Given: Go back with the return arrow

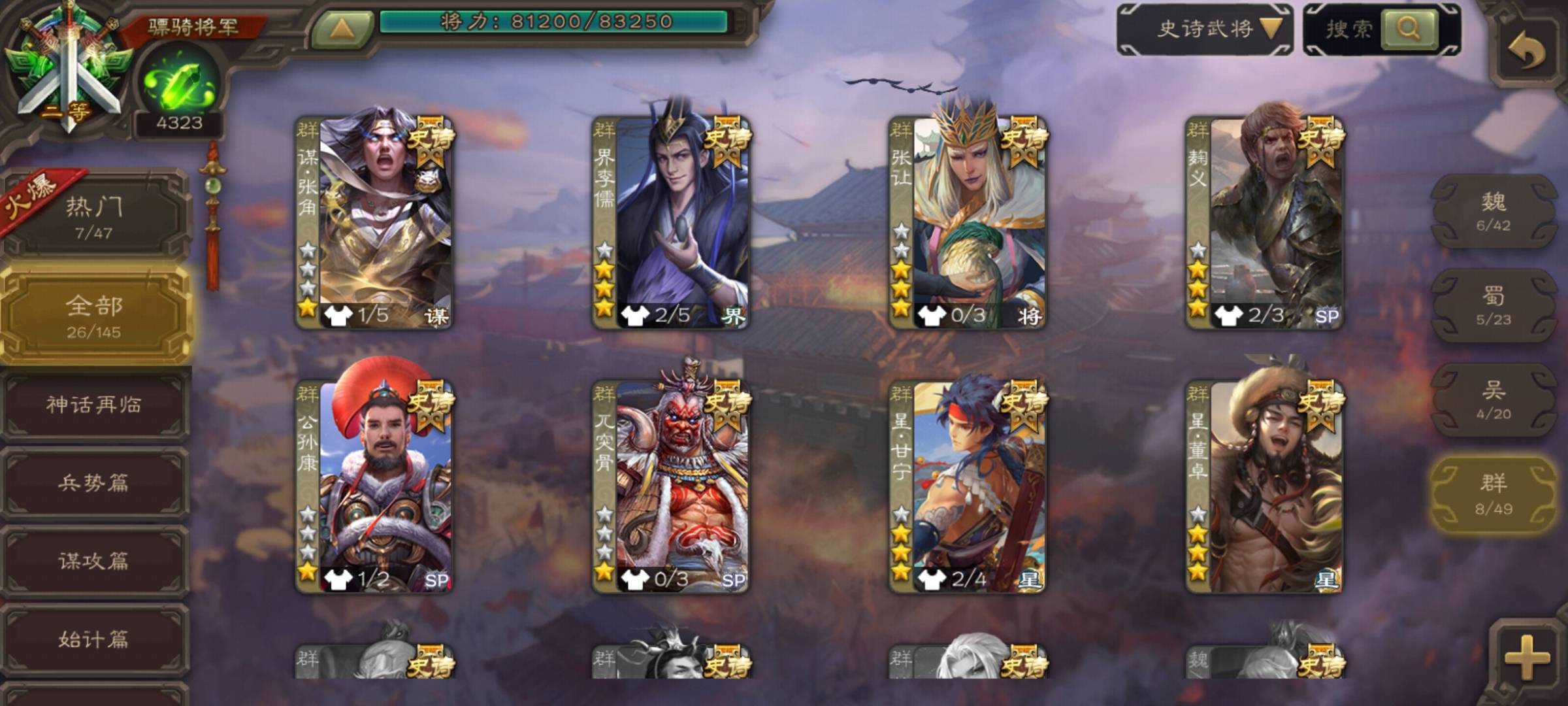Looking at the screenshot, I should pyautogui.click(x=1526, y=50).
